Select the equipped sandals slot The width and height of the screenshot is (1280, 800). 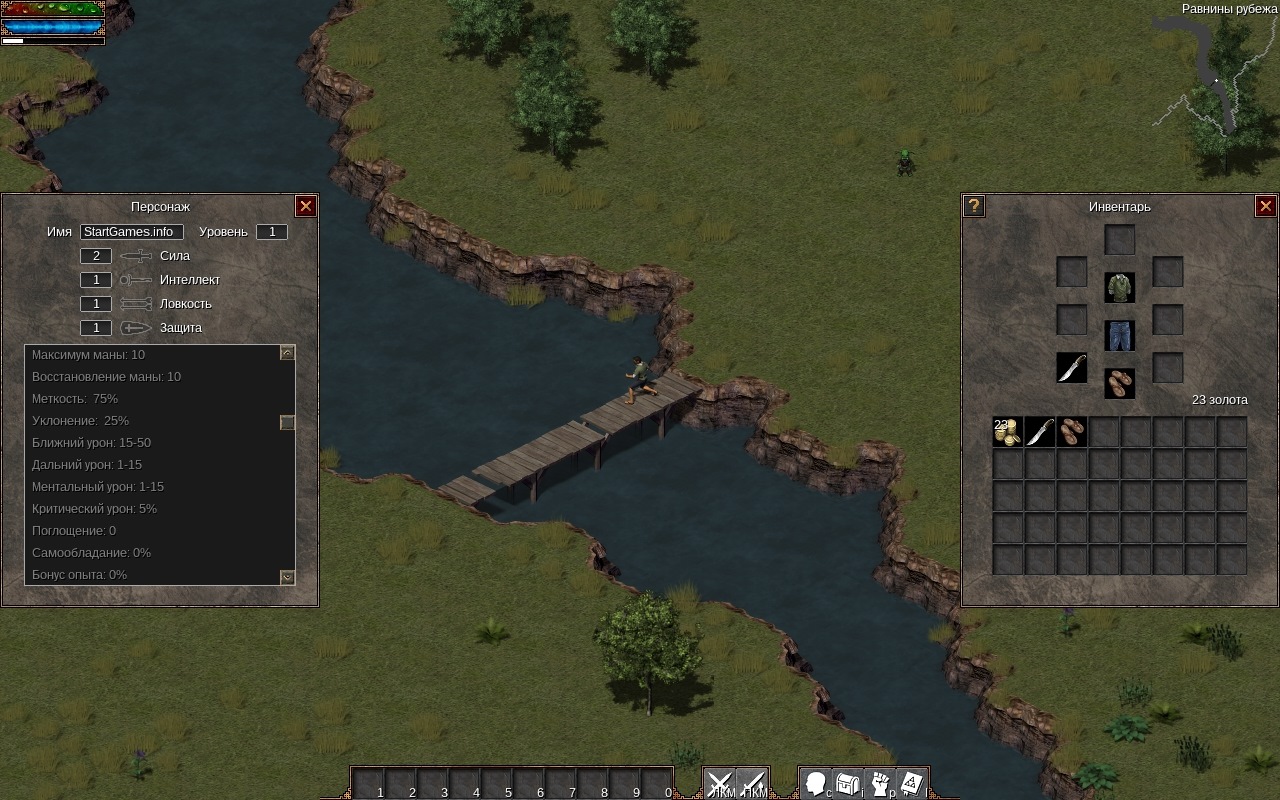(x=1120, y=383)
